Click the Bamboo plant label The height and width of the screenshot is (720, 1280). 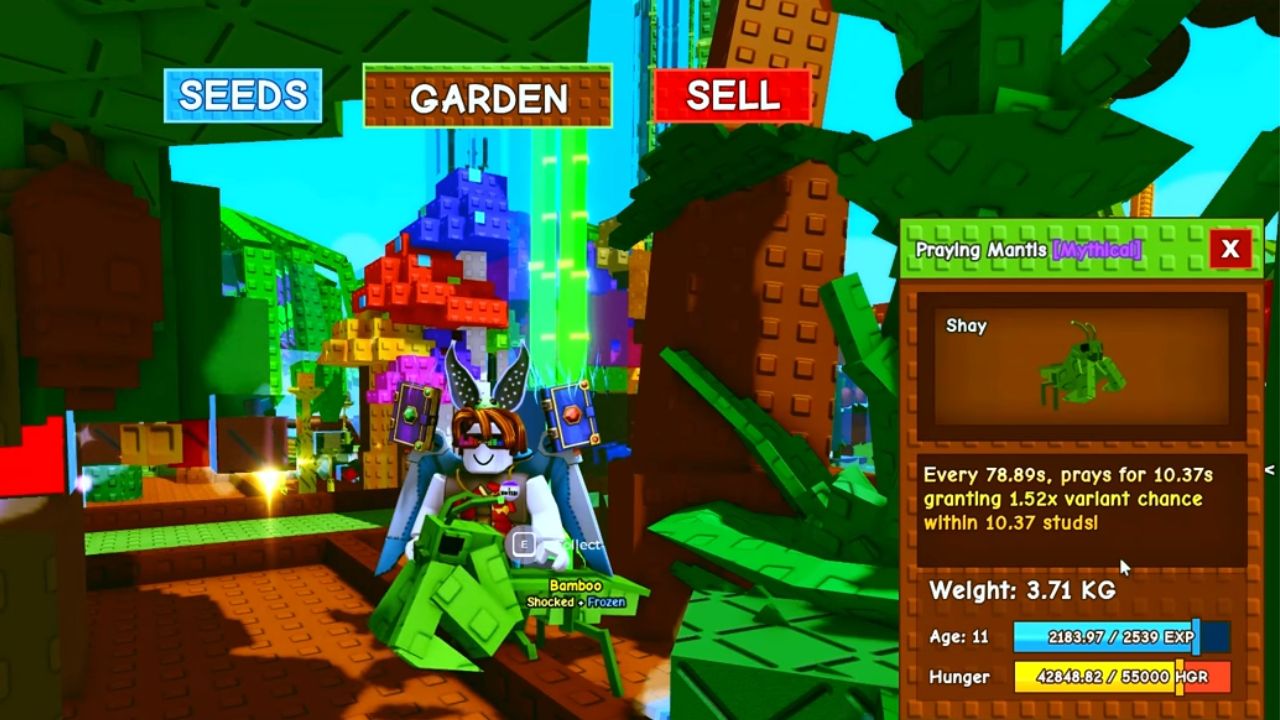point(576,585)
